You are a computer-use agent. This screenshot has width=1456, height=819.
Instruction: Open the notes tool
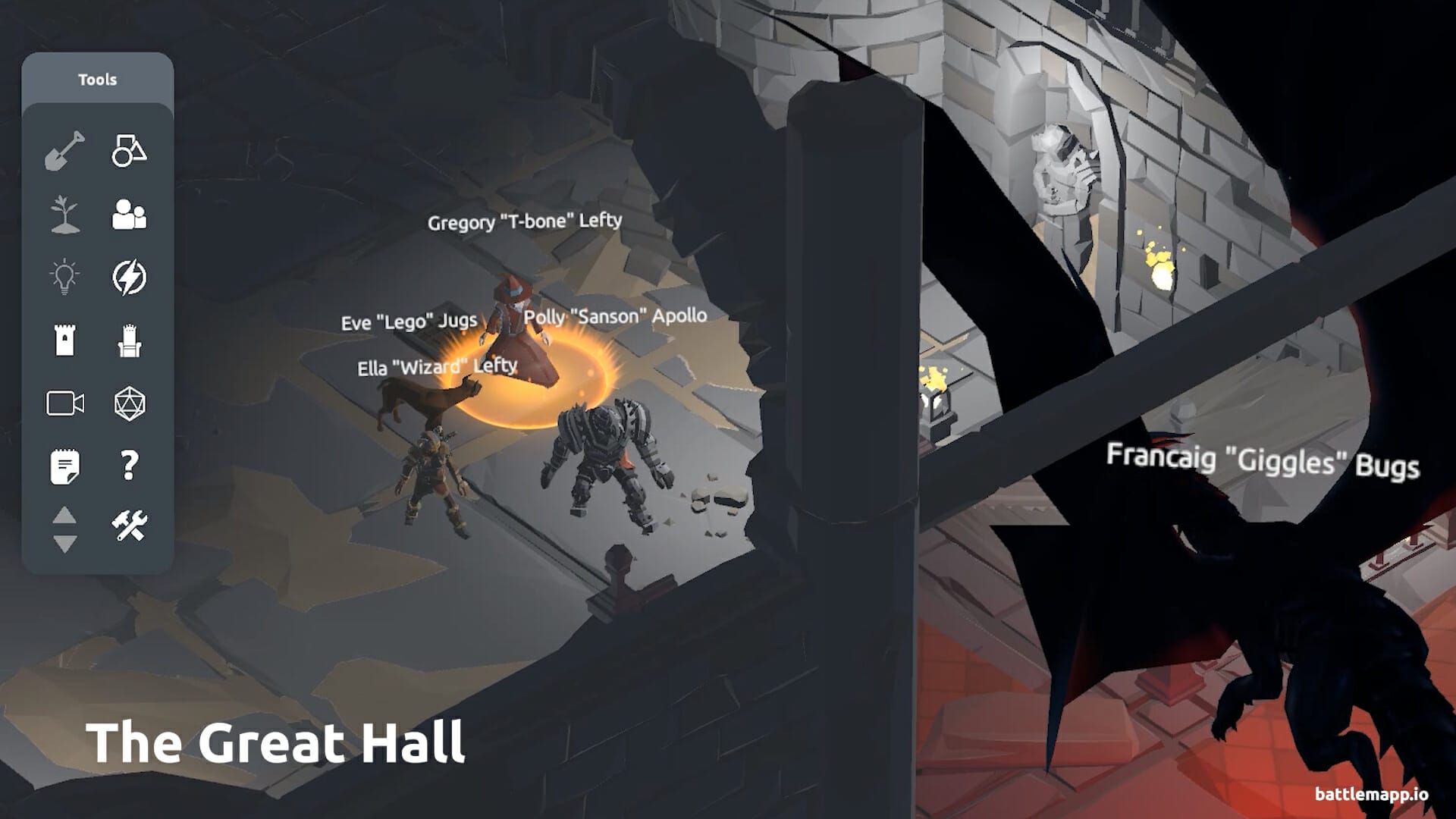67,466
